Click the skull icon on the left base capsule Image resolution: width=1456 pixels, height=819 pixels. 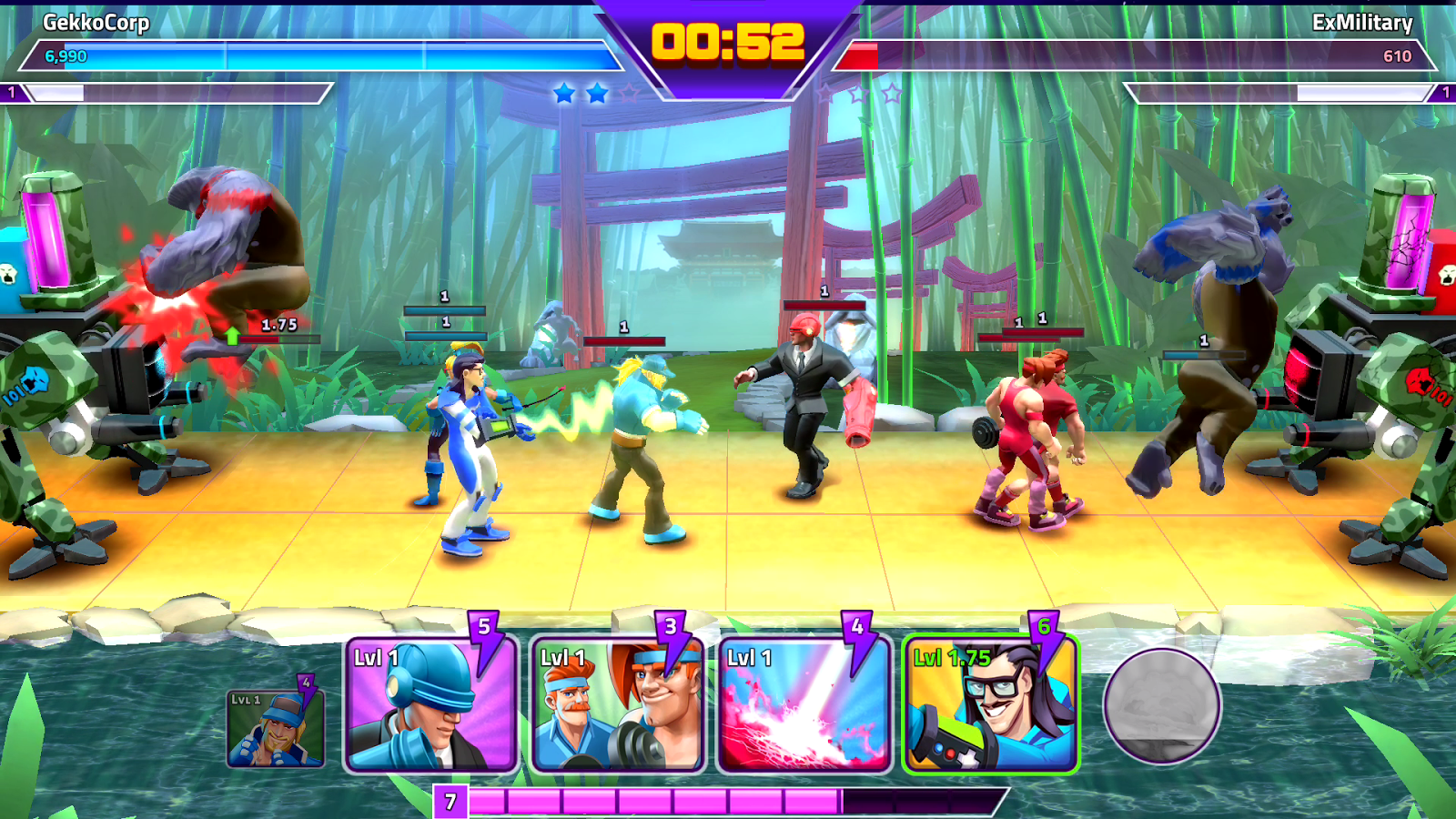pos(10,273)
